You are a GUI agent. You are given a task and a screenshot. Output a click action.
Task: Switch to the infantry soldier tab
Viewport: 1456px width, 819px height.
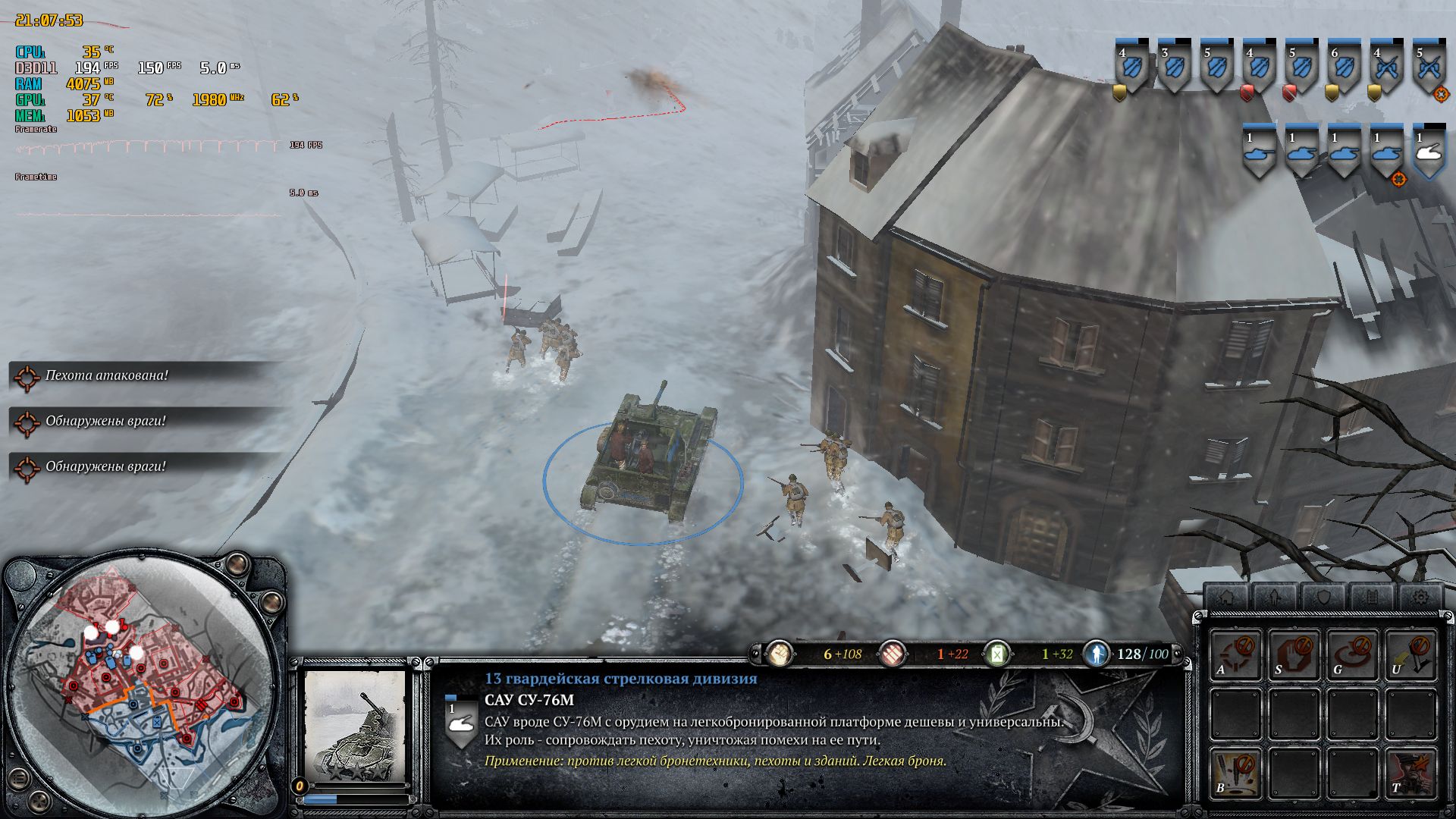point(1275,598)
